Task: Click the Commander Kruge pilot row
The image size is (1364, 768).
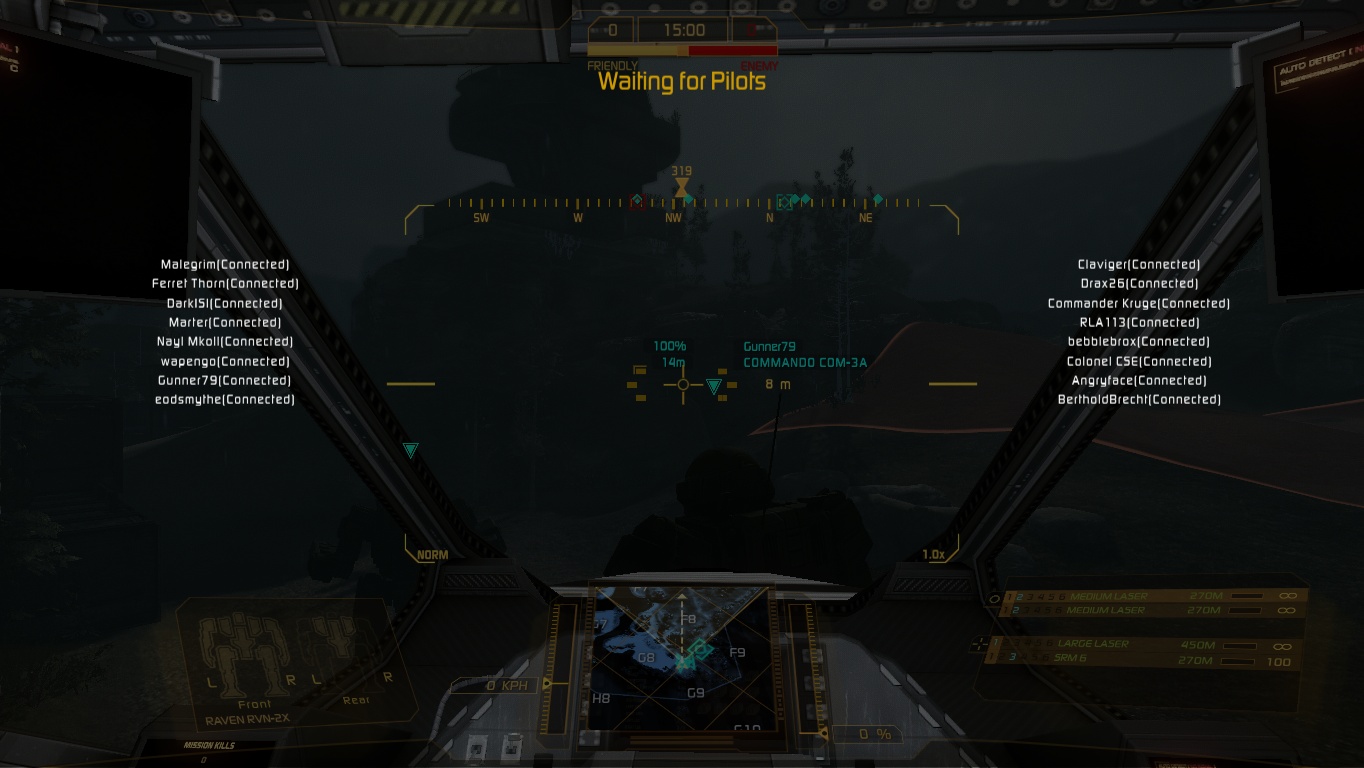Action: (x=1139, y=303)
